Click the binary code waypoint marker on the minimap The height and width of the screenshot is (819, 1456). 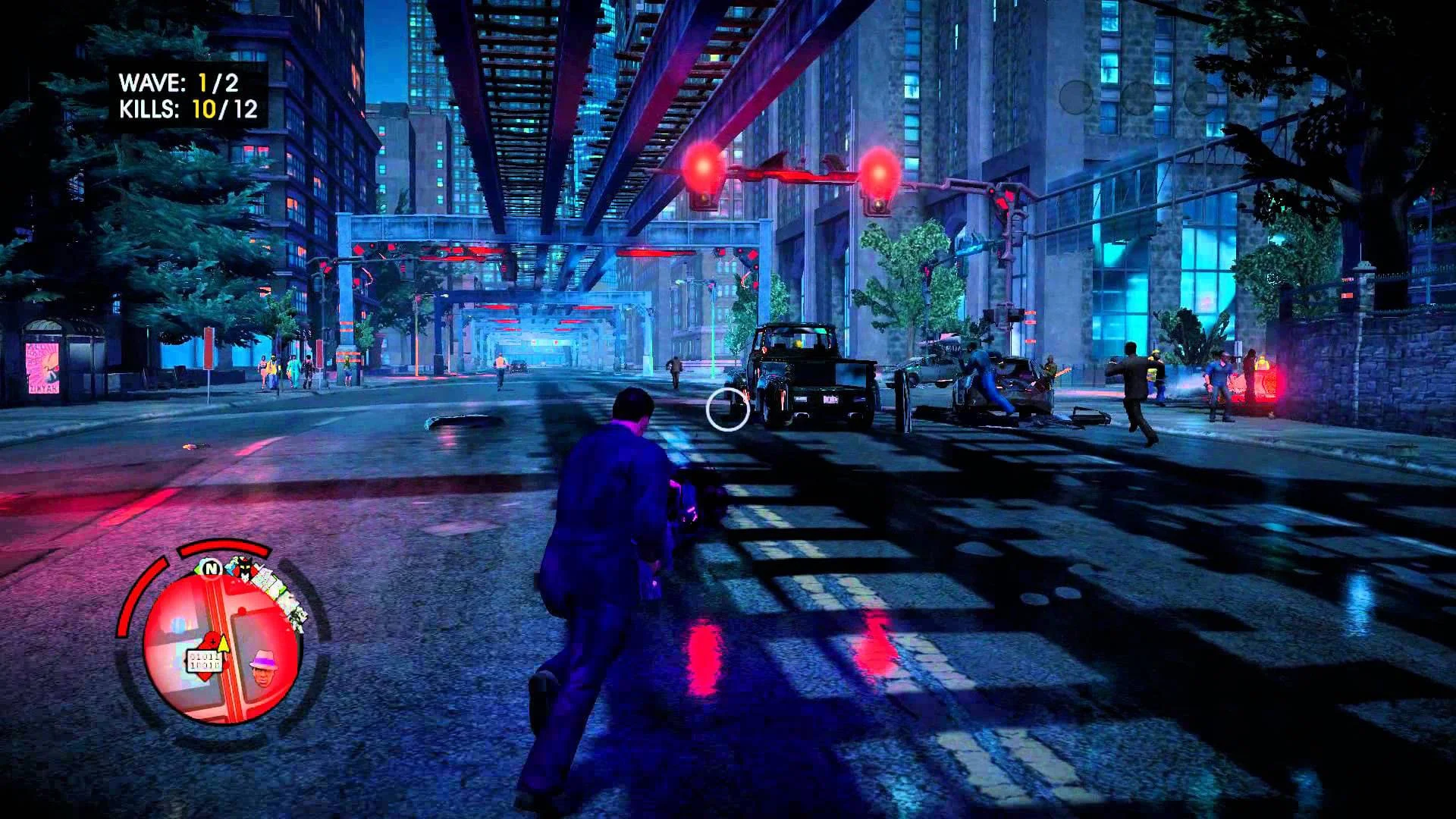(205, 661)
